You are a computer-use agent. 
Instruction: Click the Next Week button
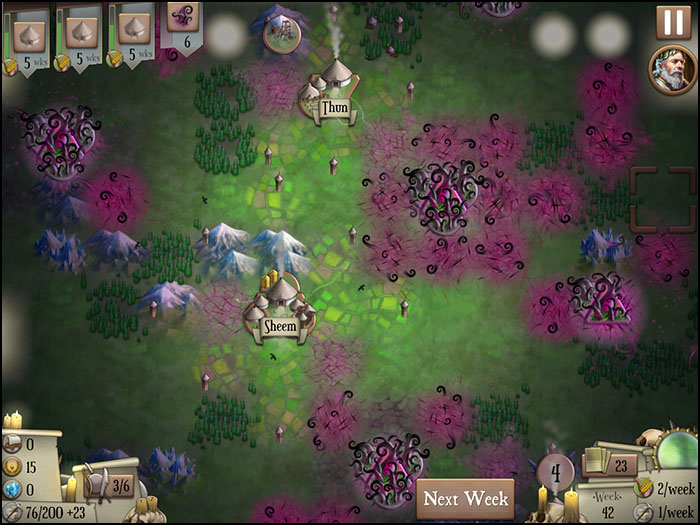click(464, 498)
